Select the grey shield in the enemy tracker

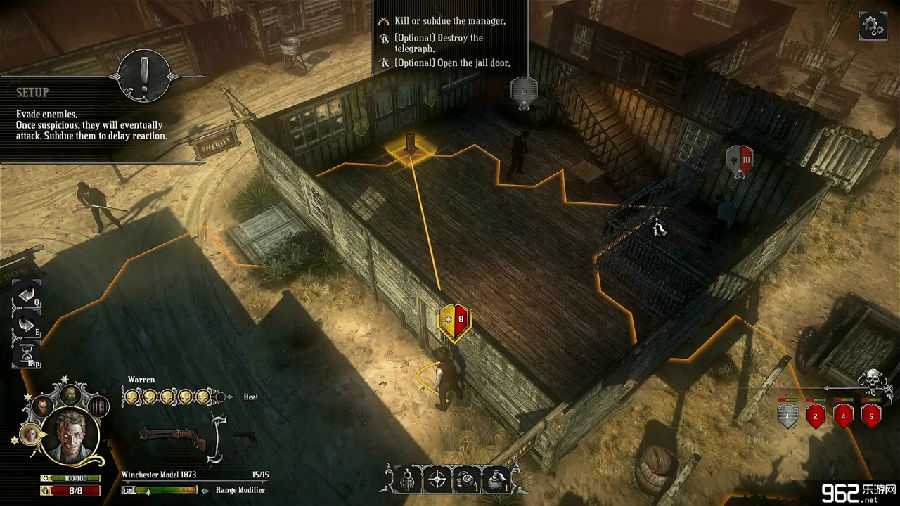tap(790, 414)
